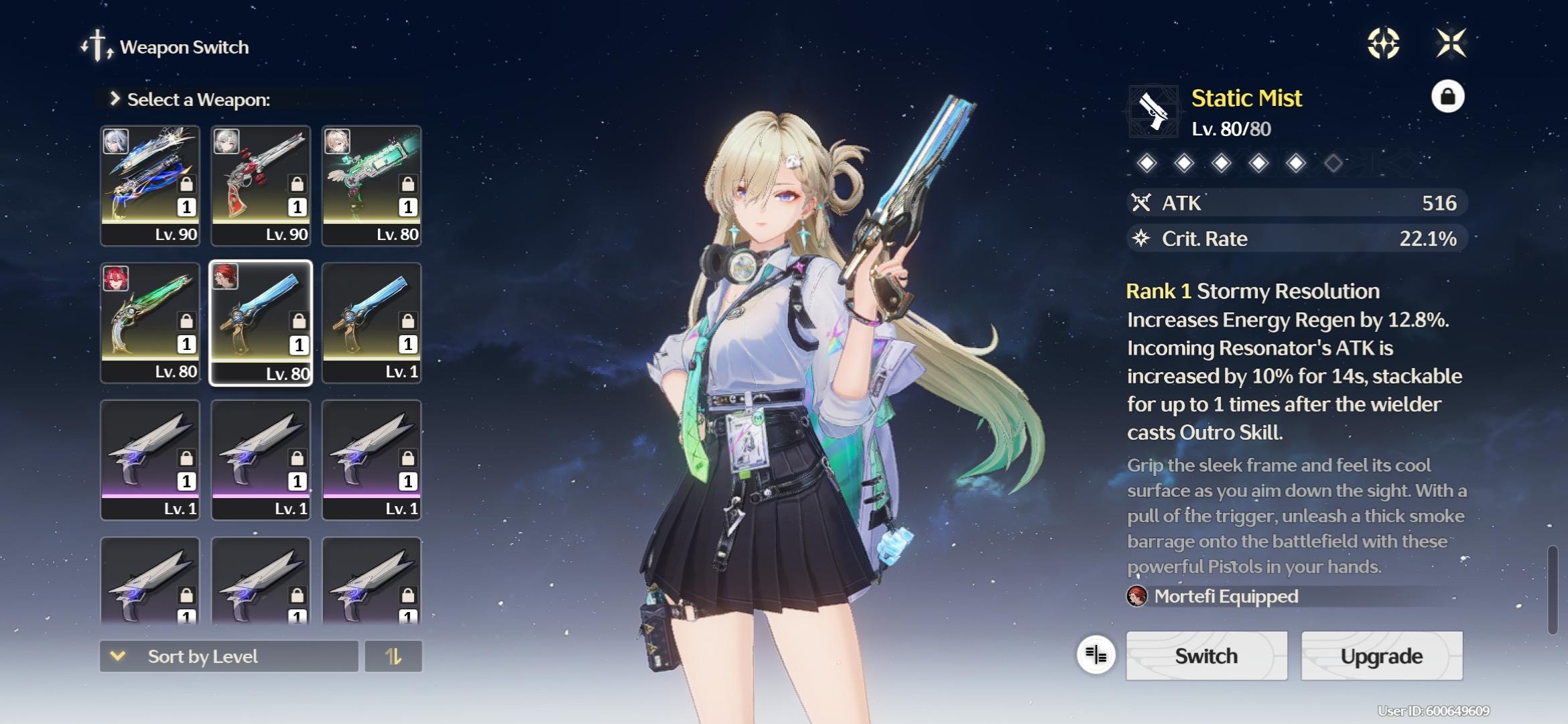Open the weapon comparison details button
Screen dimensions: 1568x724
click(1096, 654)
